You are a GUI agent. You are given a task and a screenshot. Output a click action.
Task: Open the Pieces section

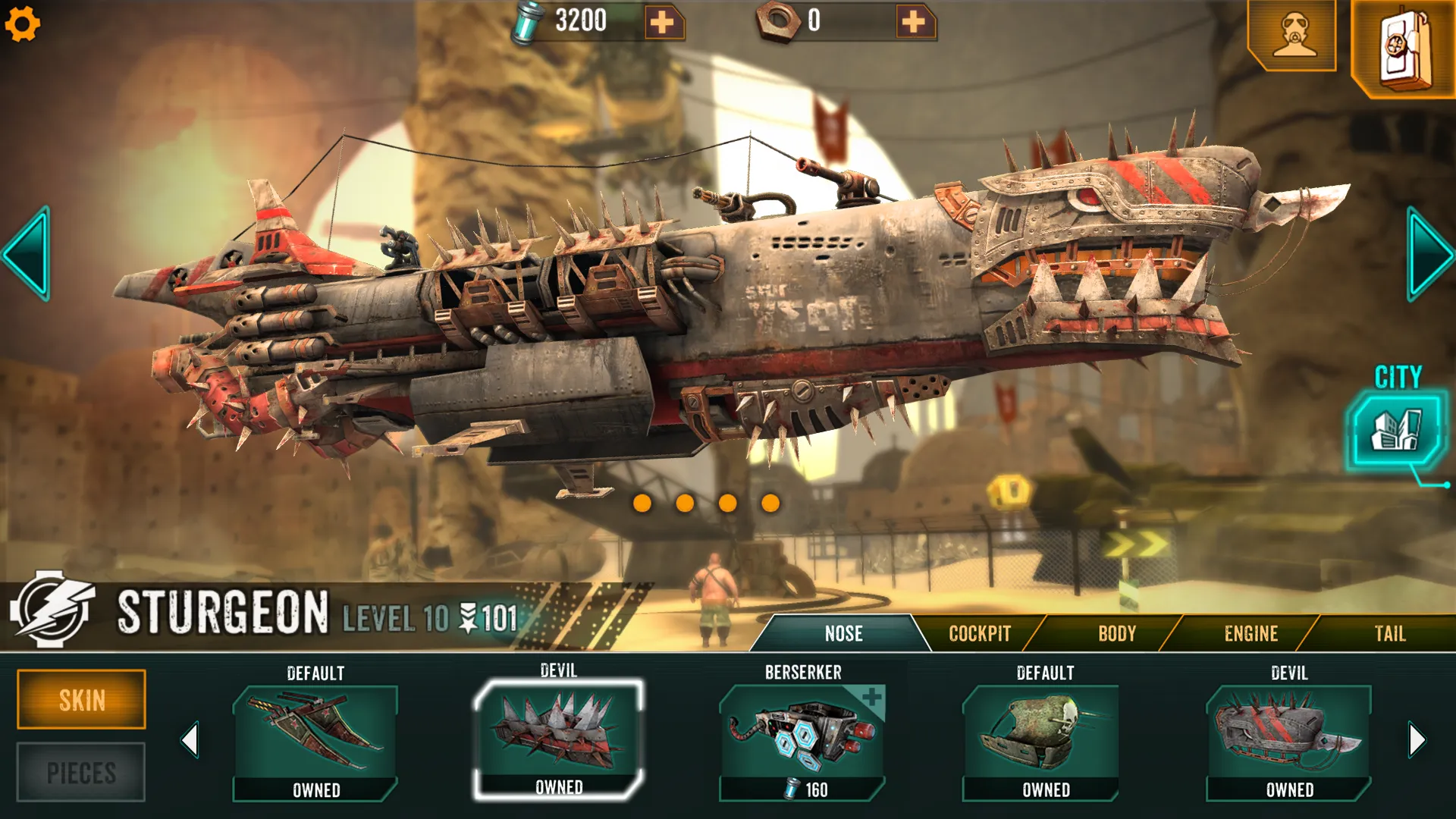[x=82, y=773]
